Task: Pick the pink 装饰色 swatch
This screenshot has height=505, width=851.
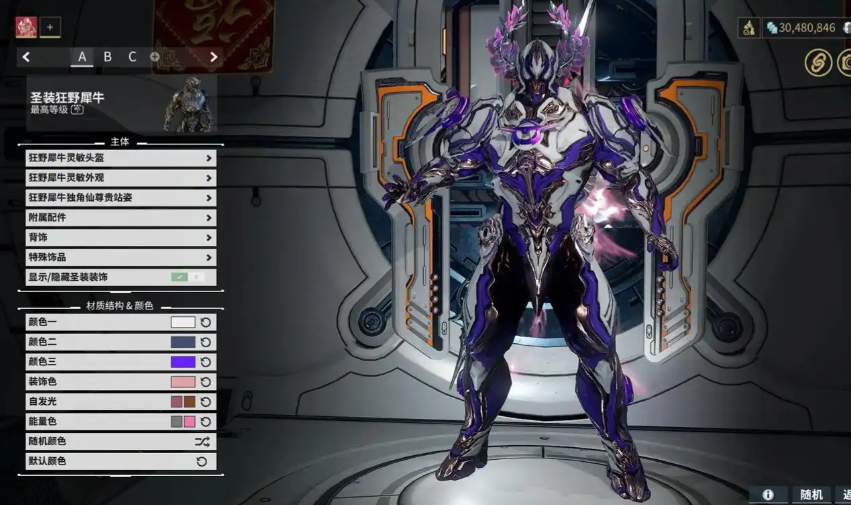Action: tap(183, 382)
